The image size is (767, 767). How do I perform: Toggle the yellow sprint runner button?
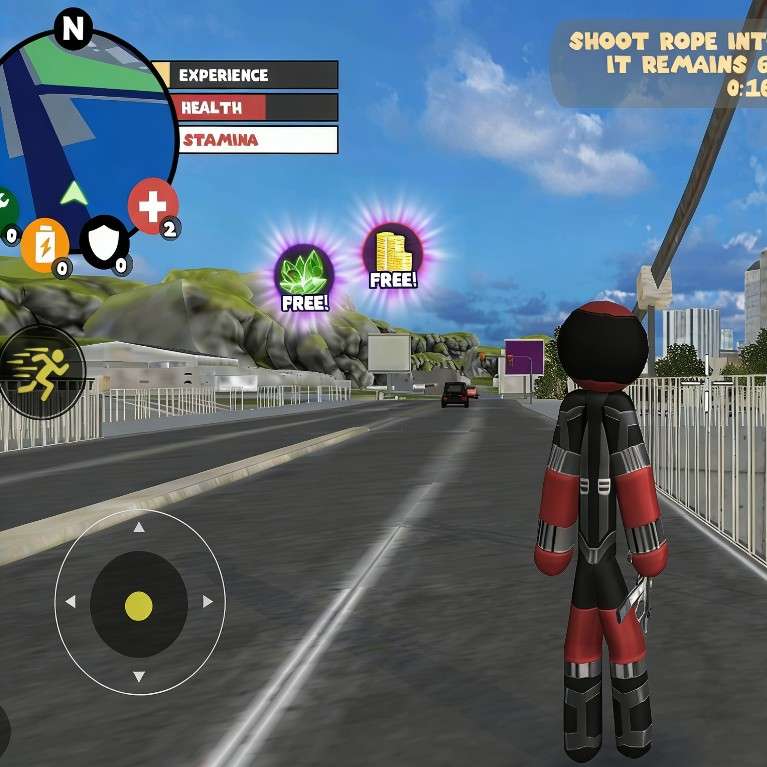40,371
